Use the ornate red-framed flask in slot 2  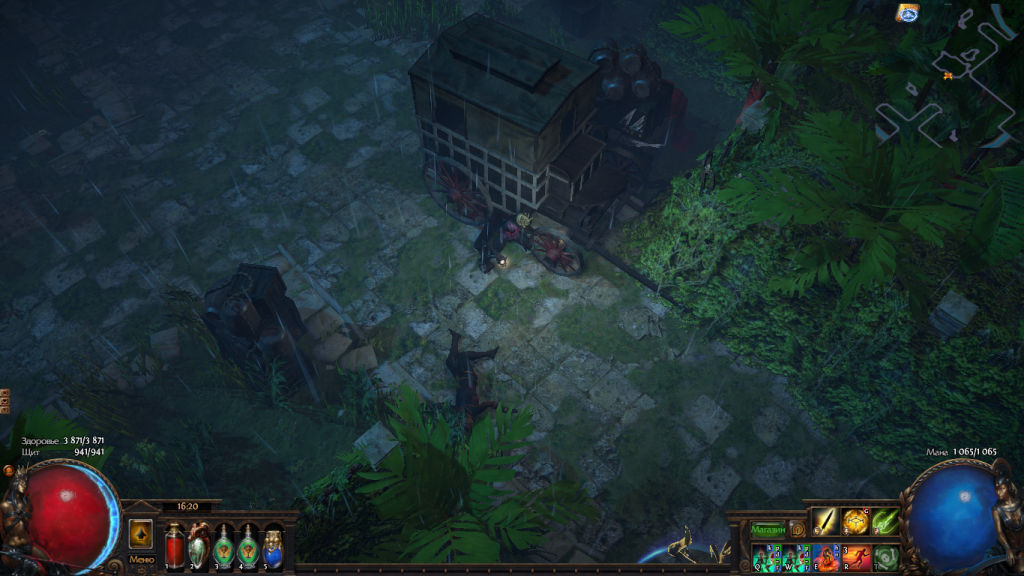click(199, 545)
